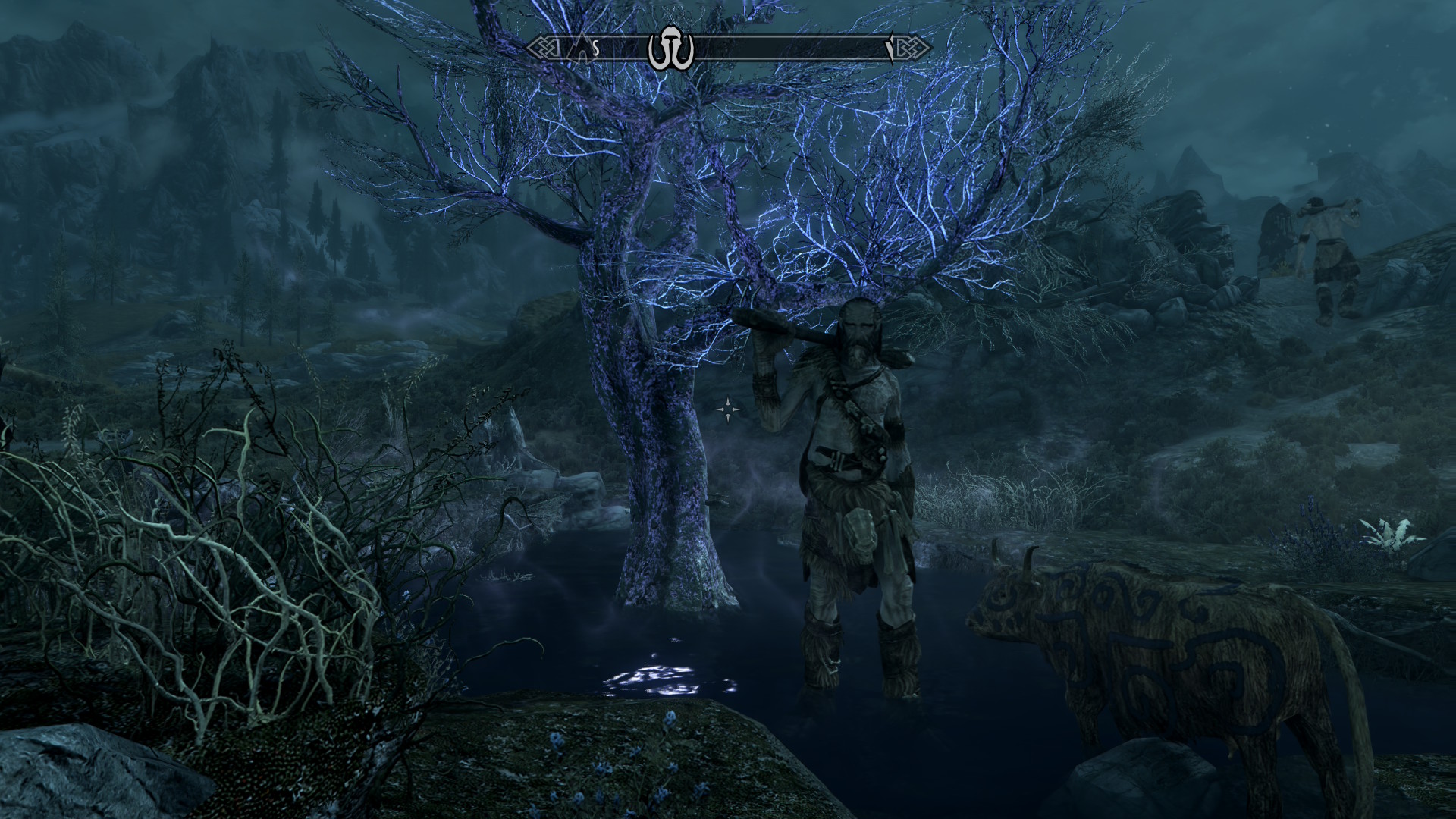Click the dark compass bar strip

789,49
